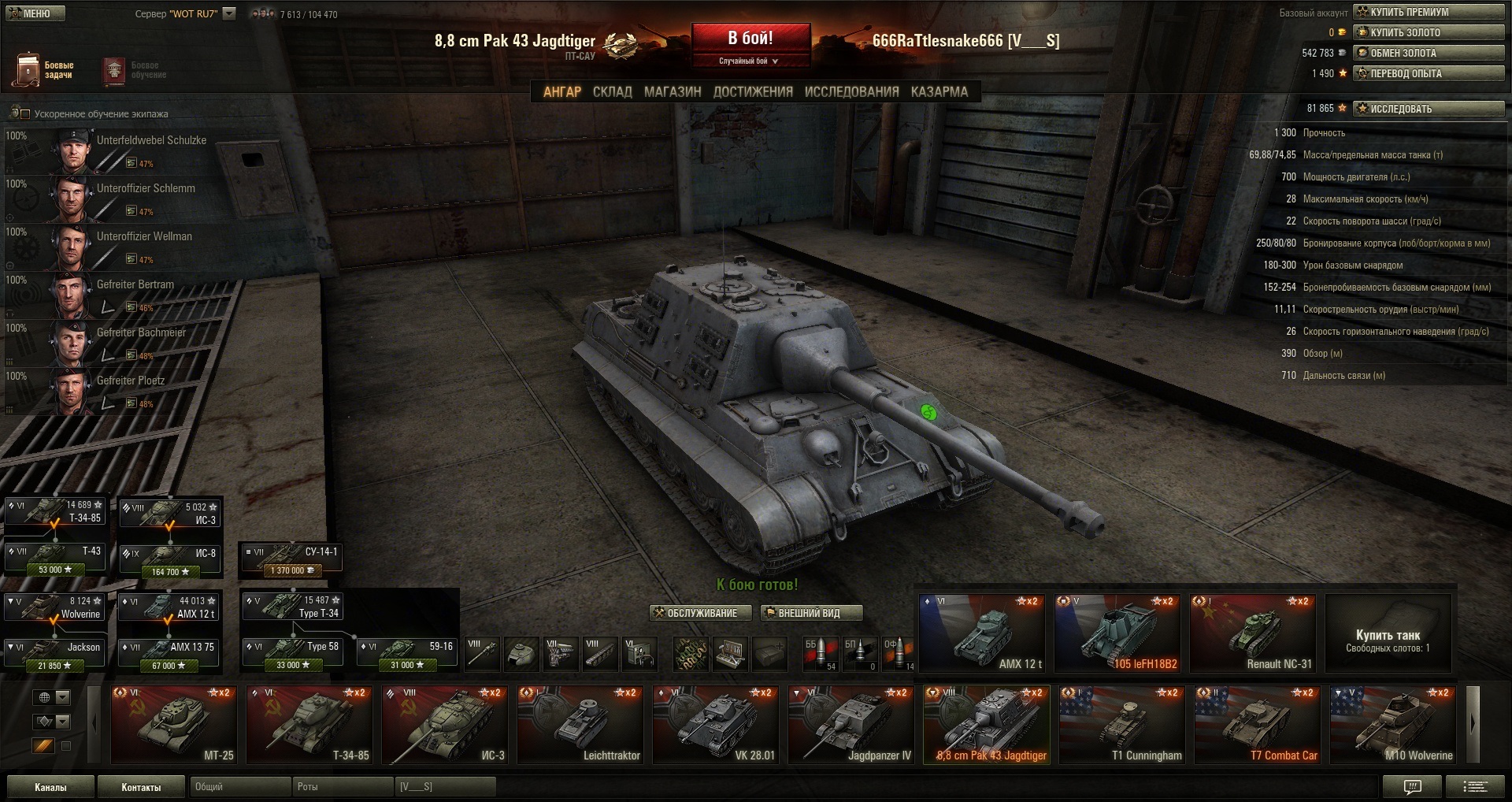Image resolution: width=1512 pixels, height=802 pixels.
Task: Open the МАГАЗИН tab
Action: 673,92
